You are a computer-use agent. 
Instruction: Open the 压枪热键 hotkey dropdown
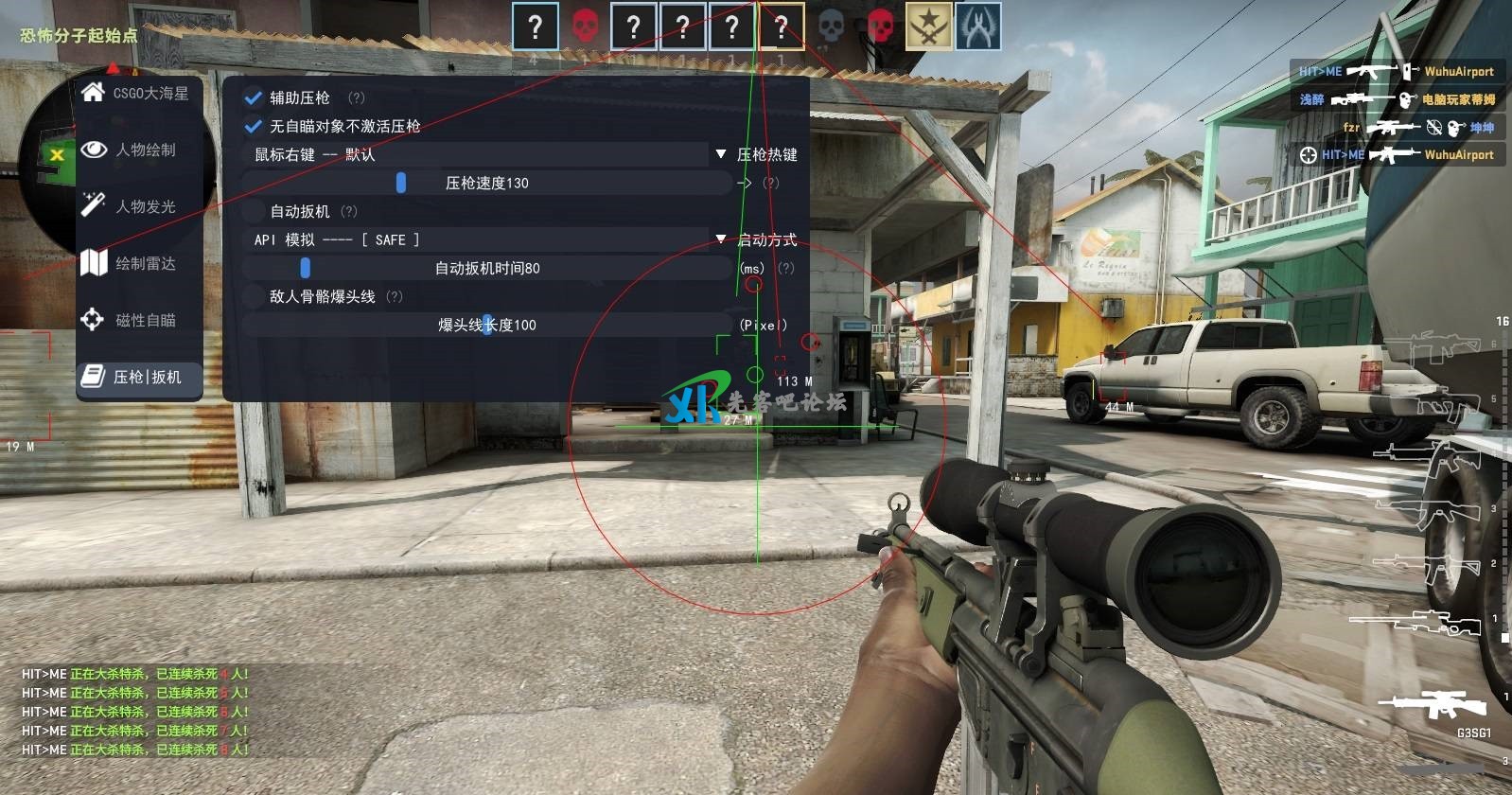tap(721, 154)
